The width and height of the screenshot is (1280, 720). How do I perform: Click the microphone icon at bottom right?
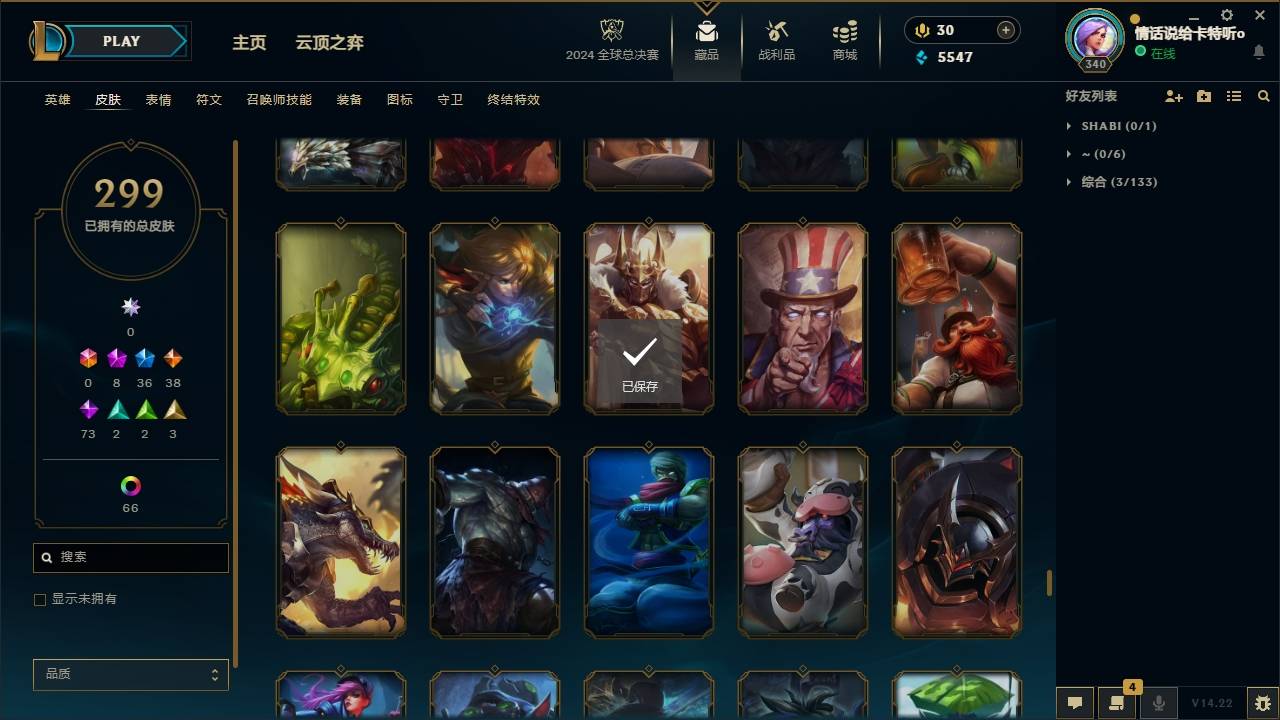pyautogui.click(x=1158, y=702)
